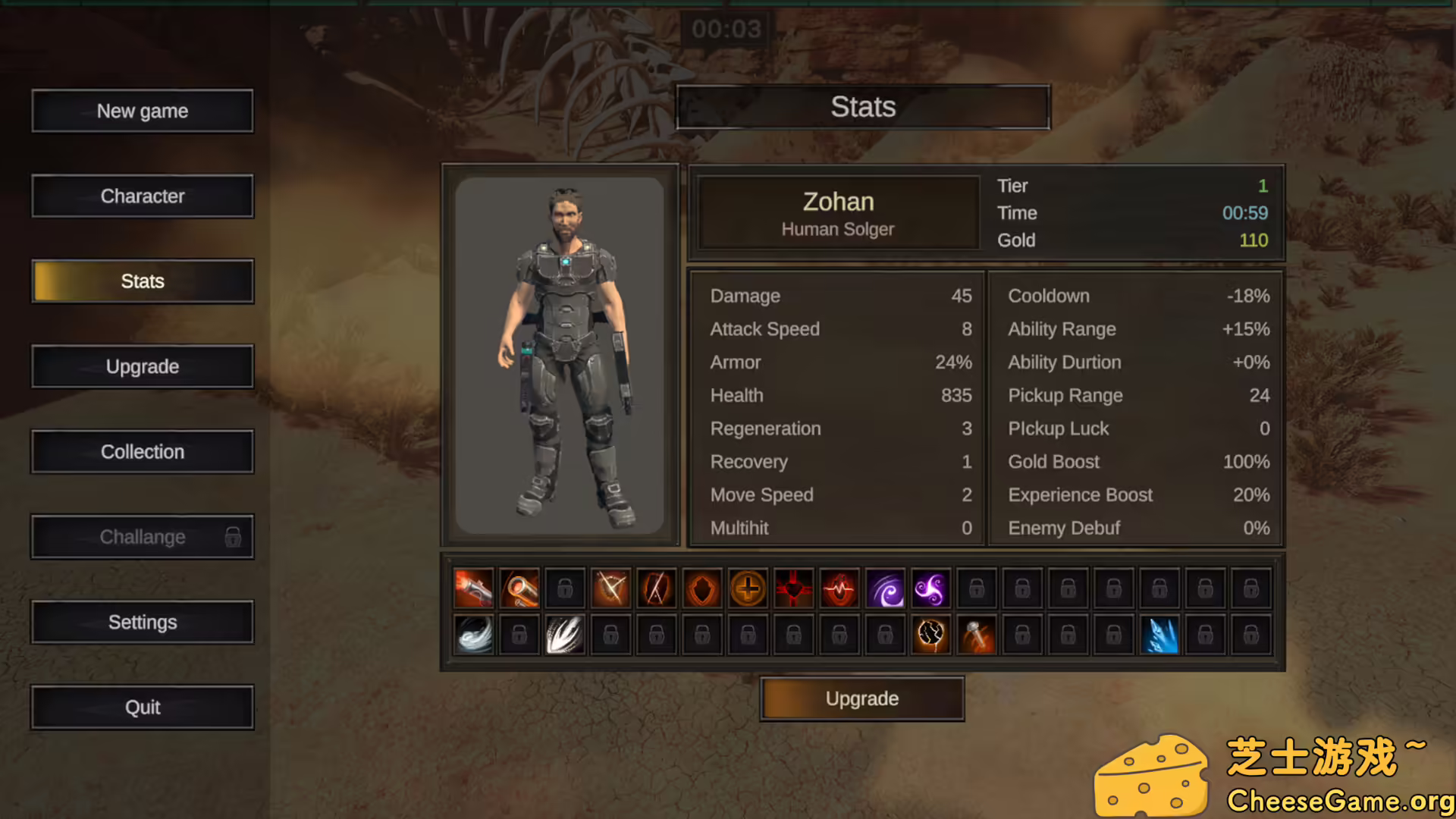Click a locked padlock ability slot
1456x819 pixels.
[1022, 588]
